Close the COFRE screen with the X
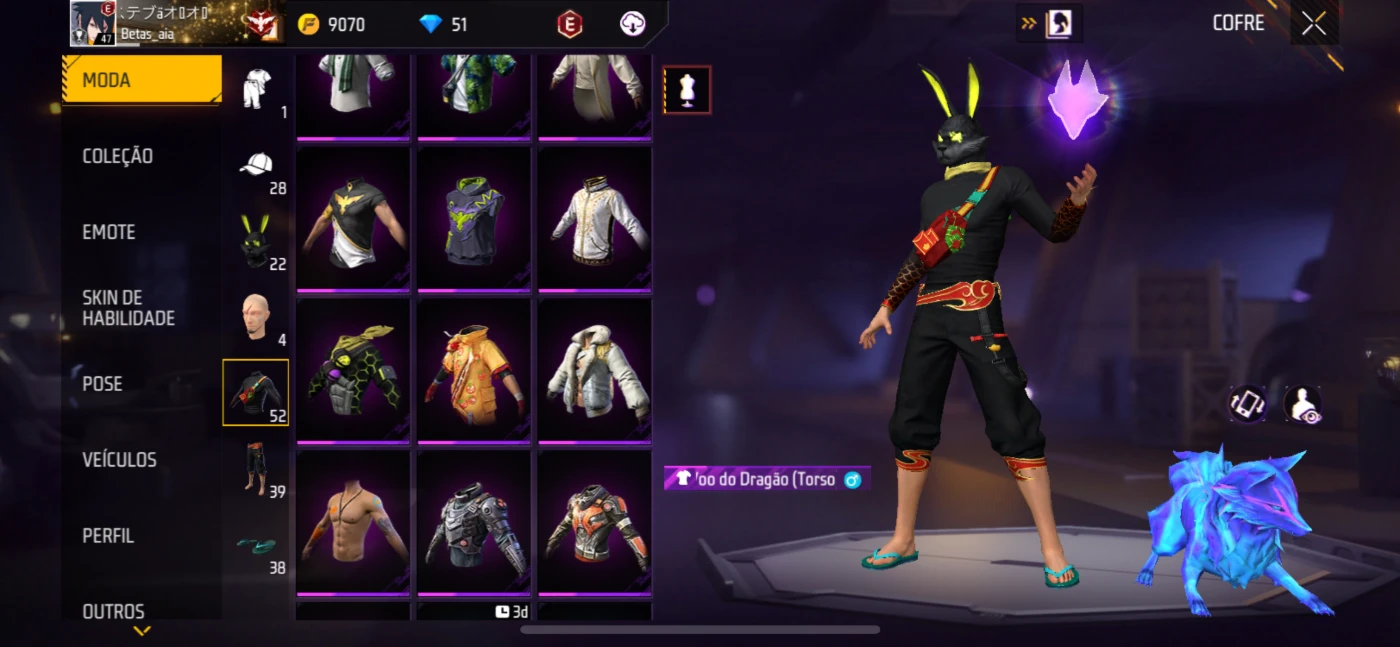 pos(1313,24)
